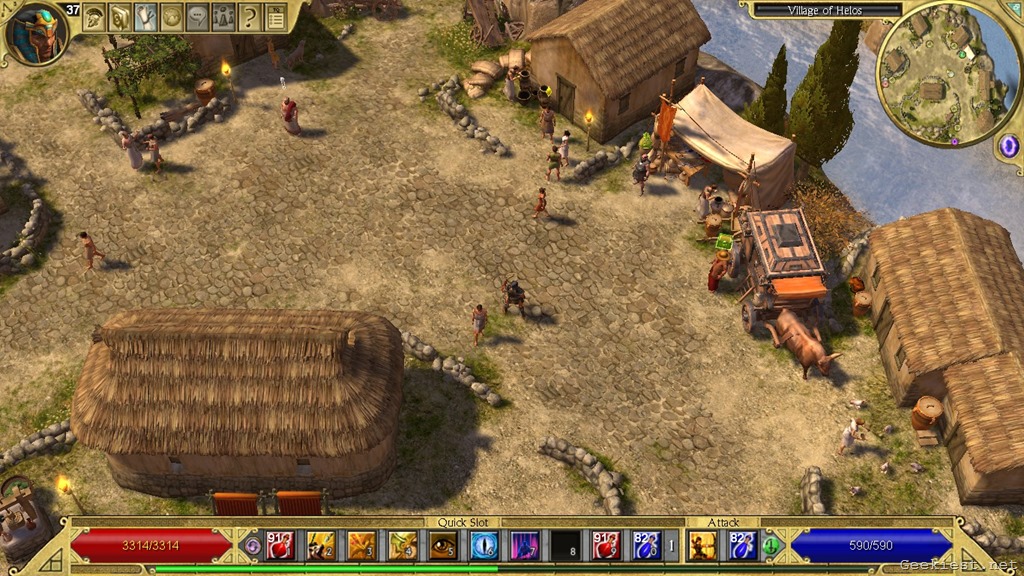This screenshot has width=1024, height=576.
Task: Open the world map globe icon
Action: [x=172, y=17]
